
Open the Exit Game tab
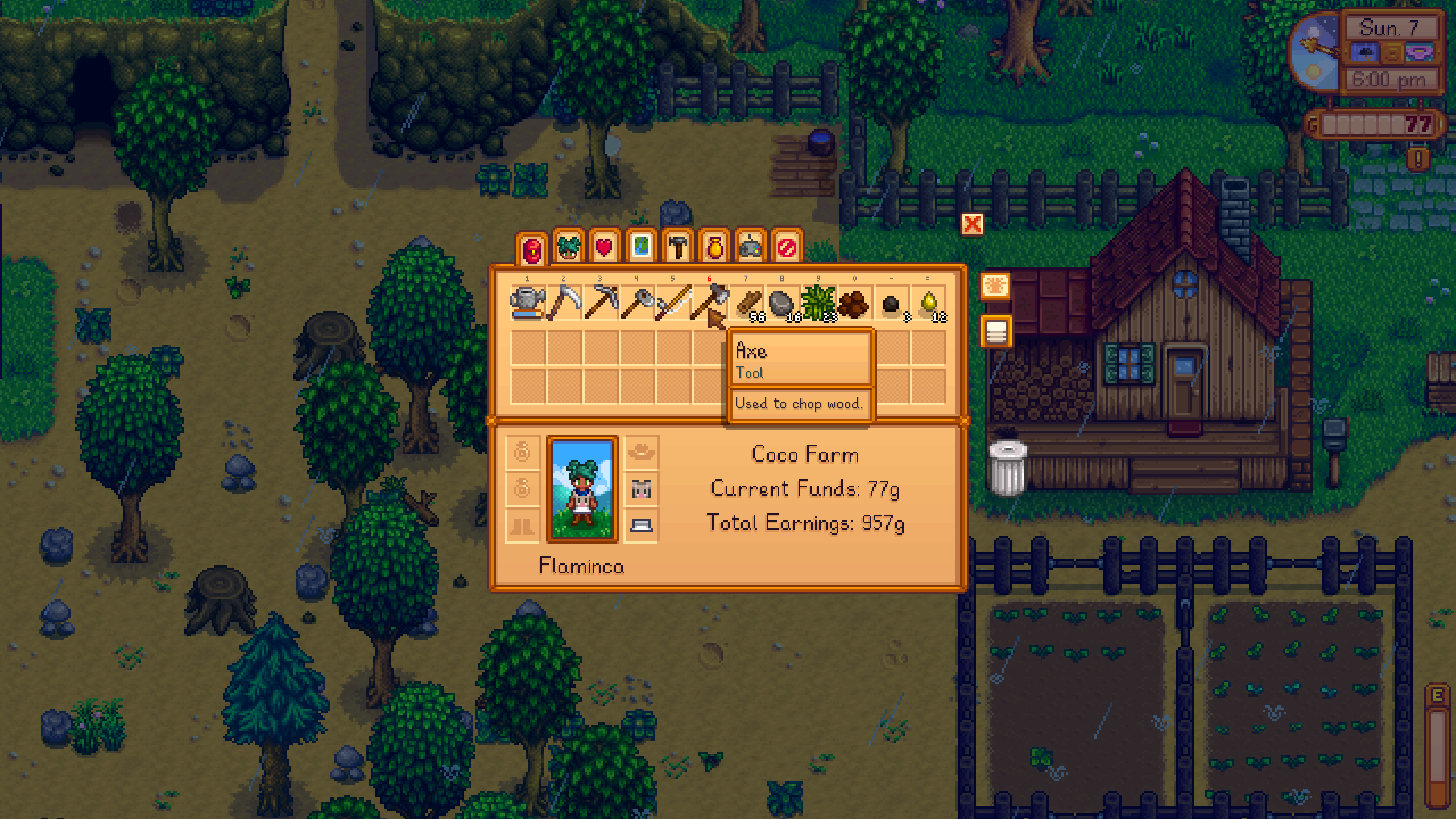pyautogui.click(x=787, y=248)
